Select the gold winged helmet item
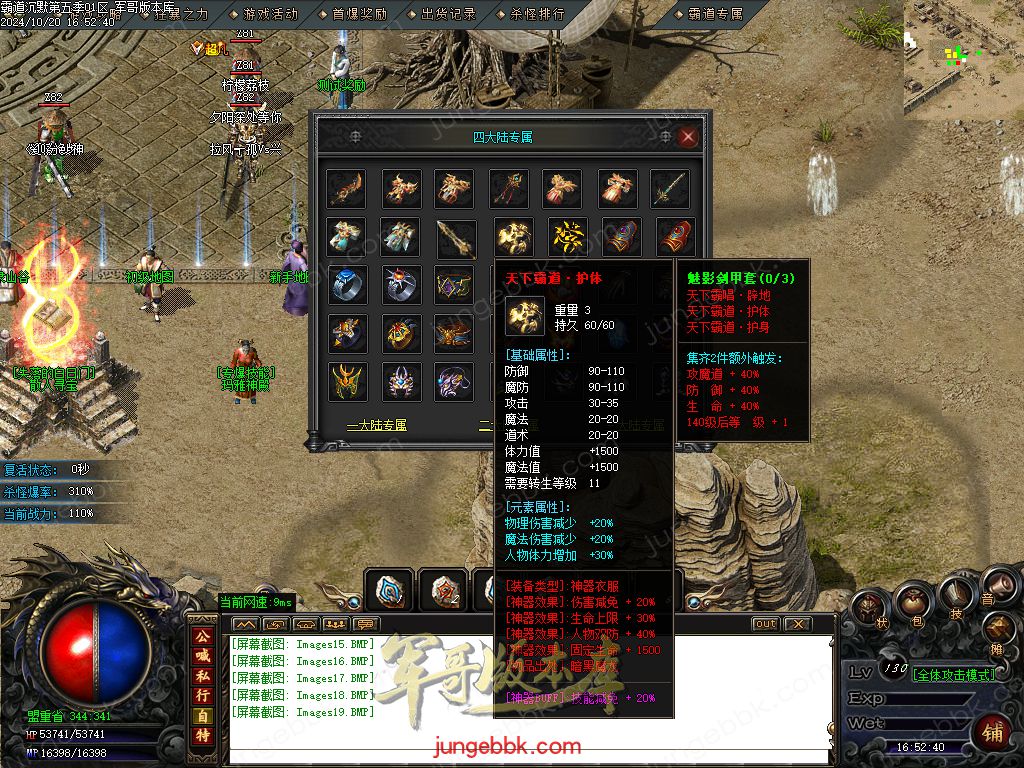Viewport: 1024px width, 768px height. click(x=347, y=381)
